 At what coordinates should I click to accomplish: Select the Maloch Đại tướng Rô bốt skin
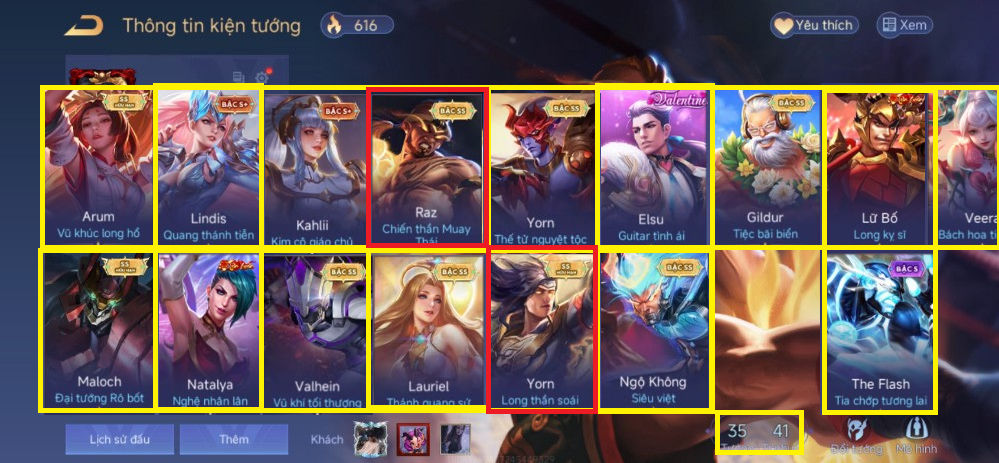pyautogui.click(x=97, y=330)
